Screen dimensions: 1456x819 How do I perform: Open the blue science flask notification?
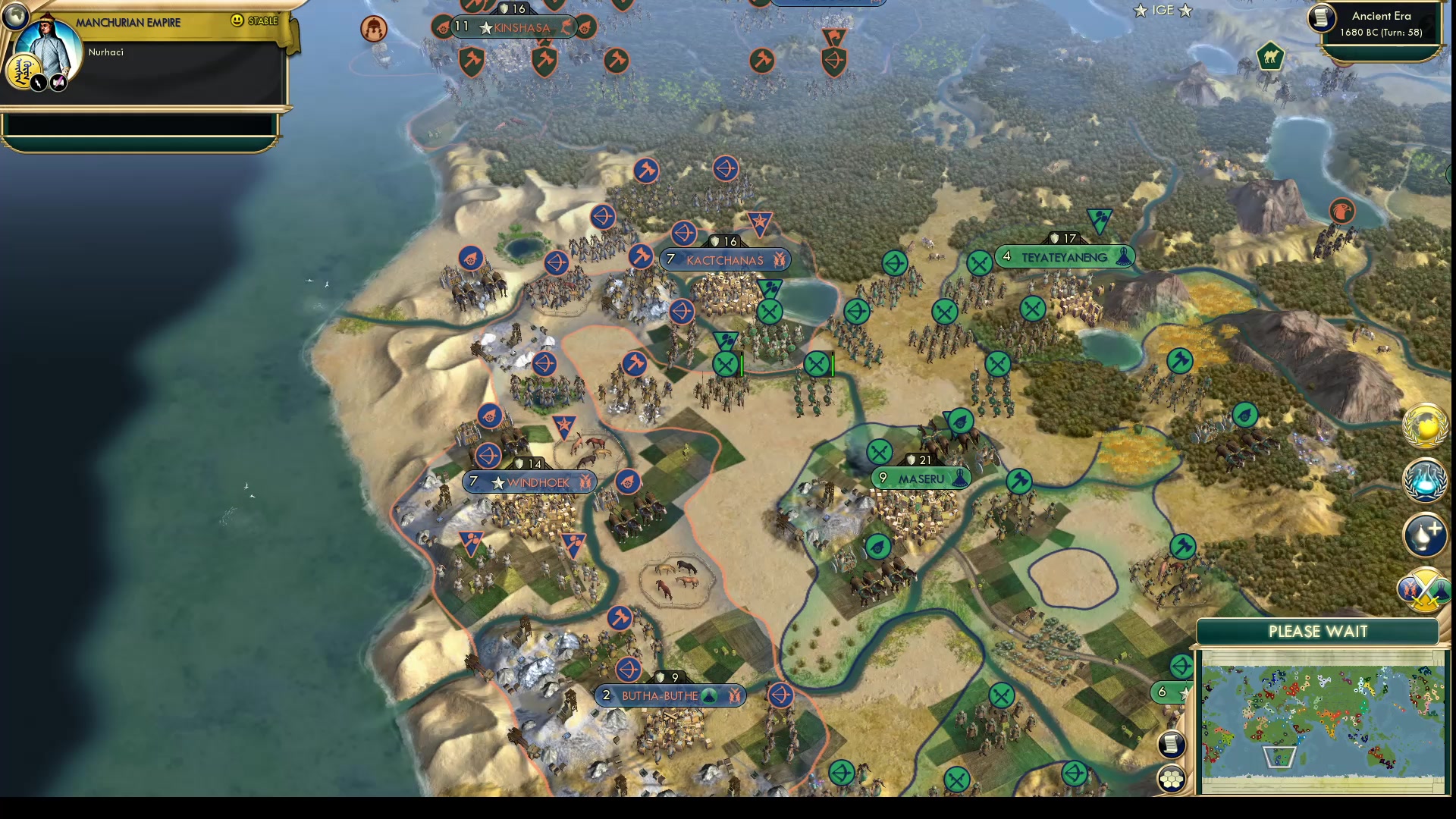[1425, 480]
